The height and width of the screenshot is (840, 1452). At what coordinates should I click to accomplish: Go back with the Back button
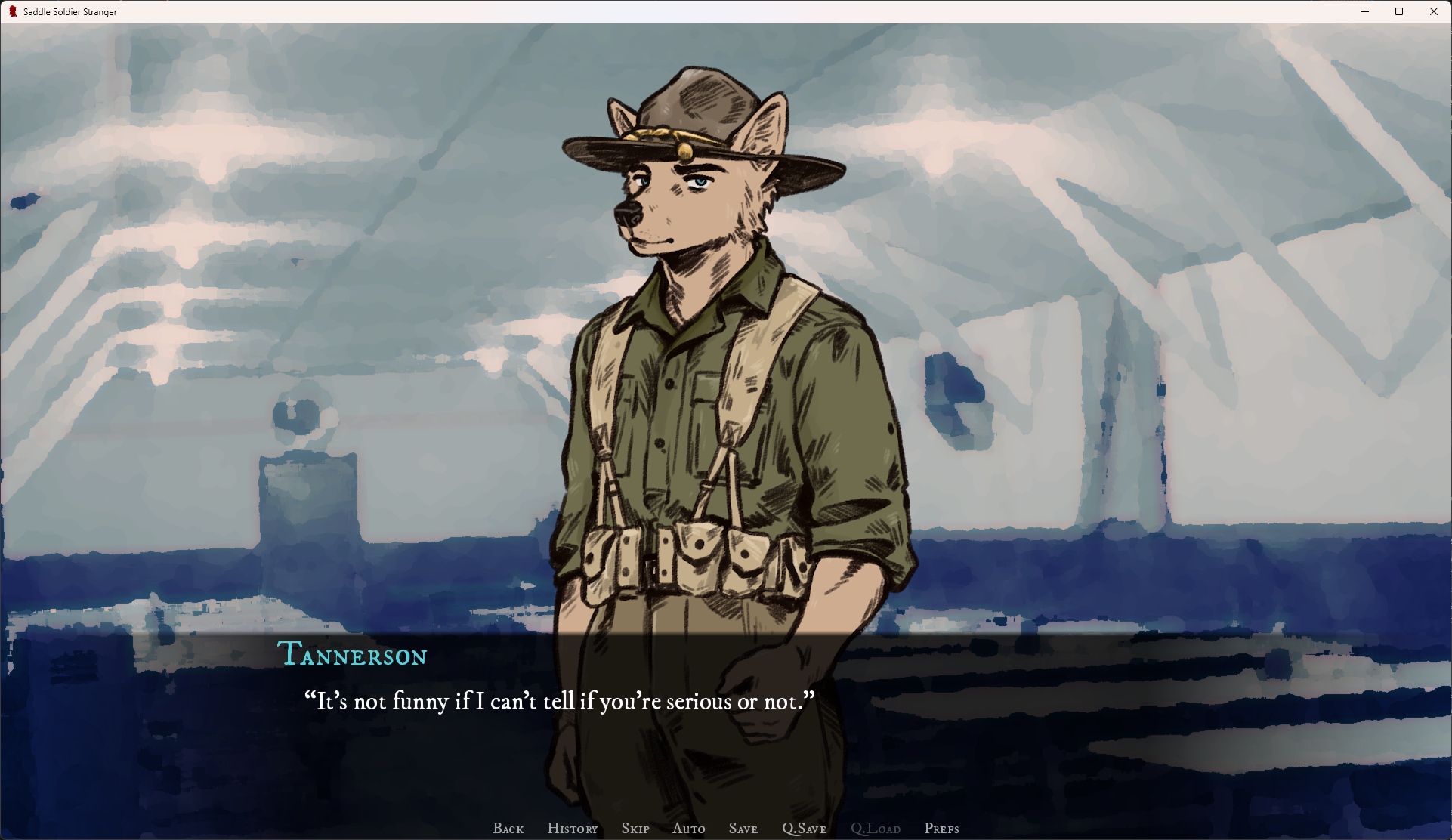508,829
